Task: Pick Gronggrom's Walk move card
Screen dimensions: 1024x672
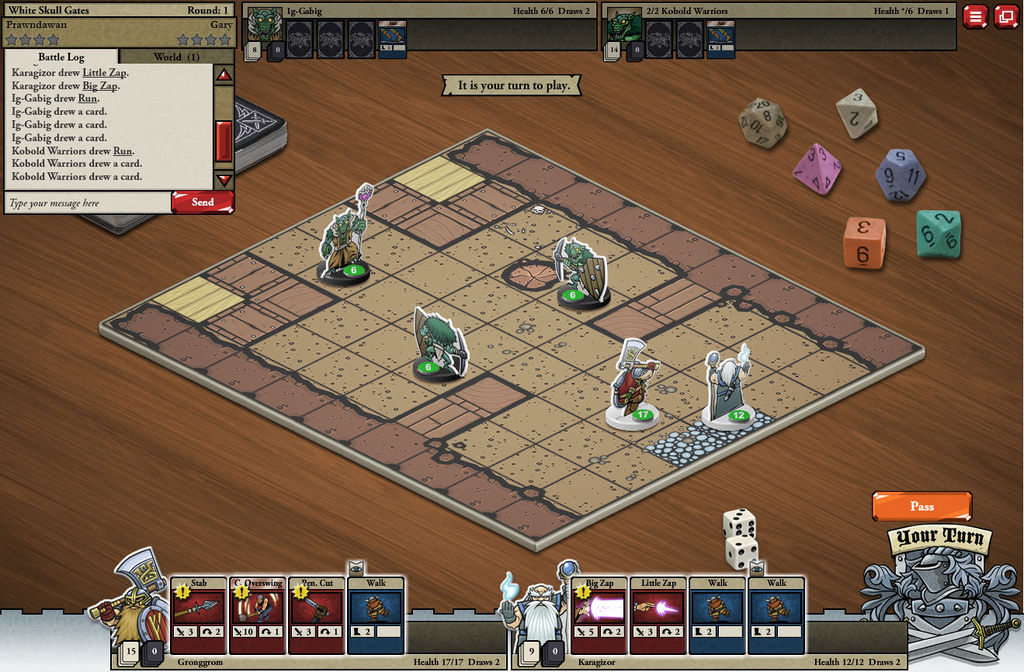Action: (376, 613)
